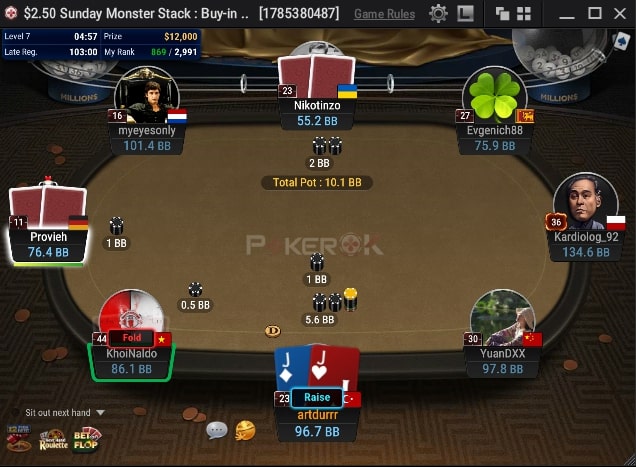Open the chat speech bubble

tap(217, 430)
